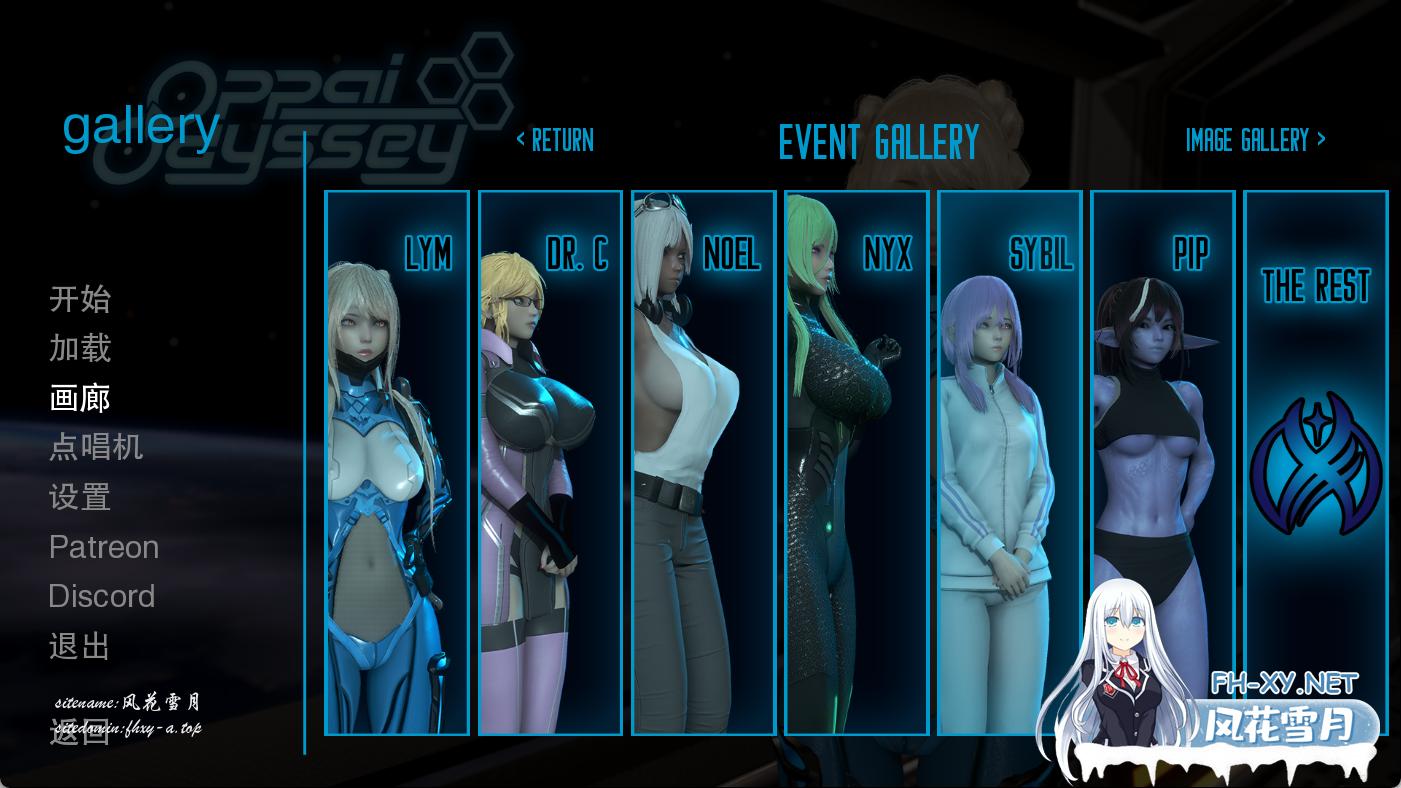
Task: Select the Sybil character panel
Action: coord(1010,463)
